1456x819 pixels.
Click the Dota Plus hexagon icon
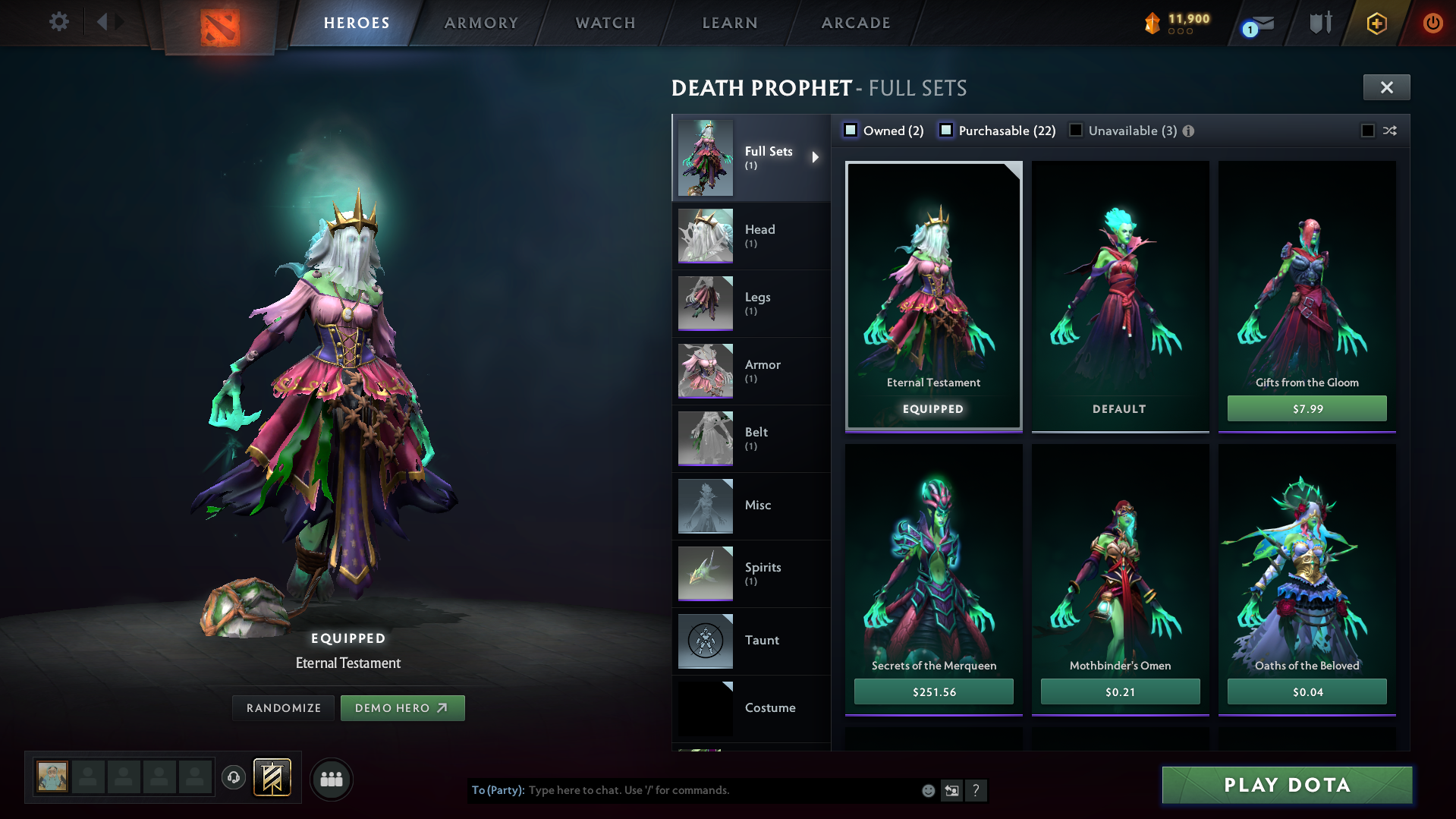1376,23
